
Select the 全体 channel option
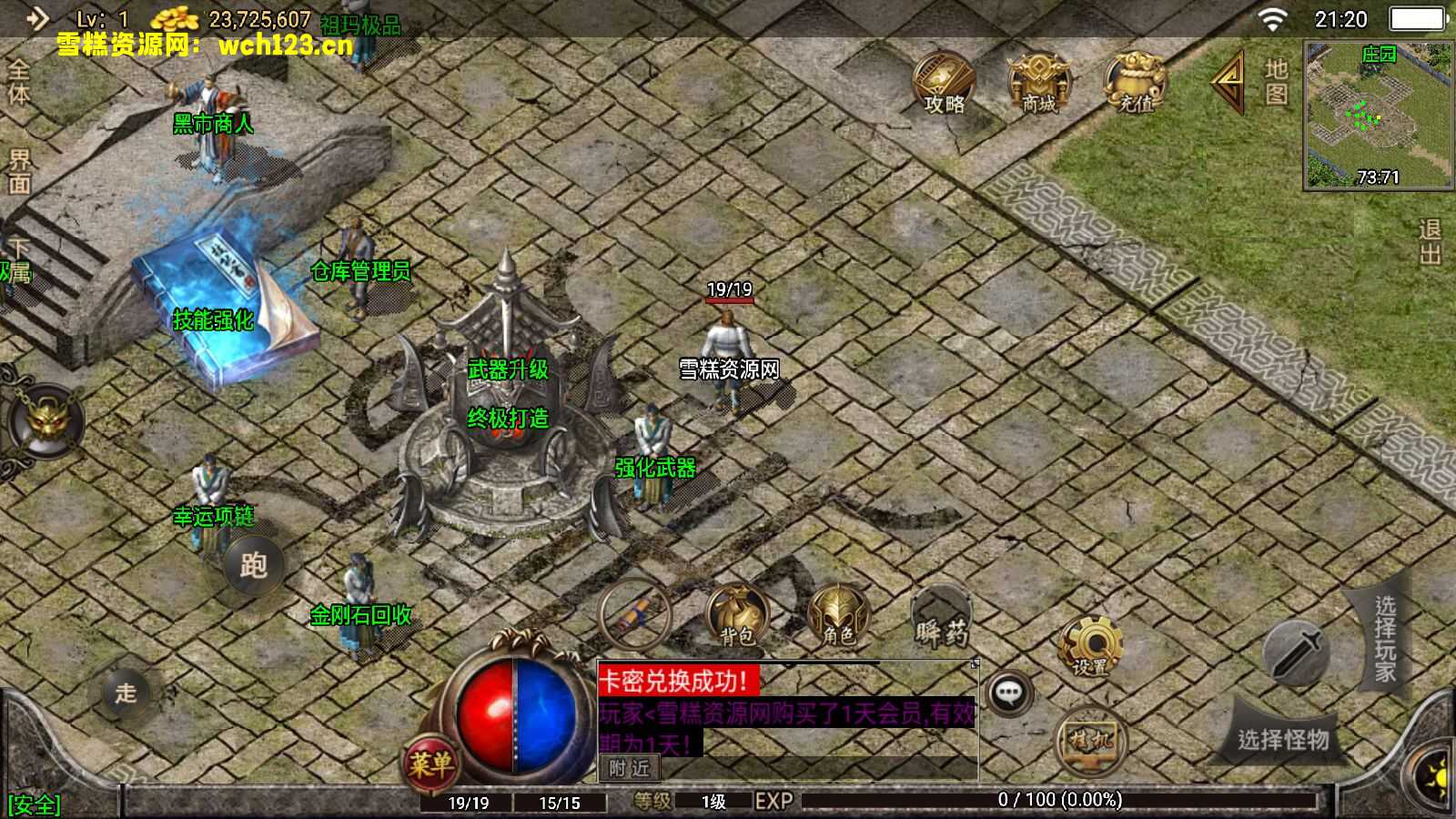click(x=18, y=82)
